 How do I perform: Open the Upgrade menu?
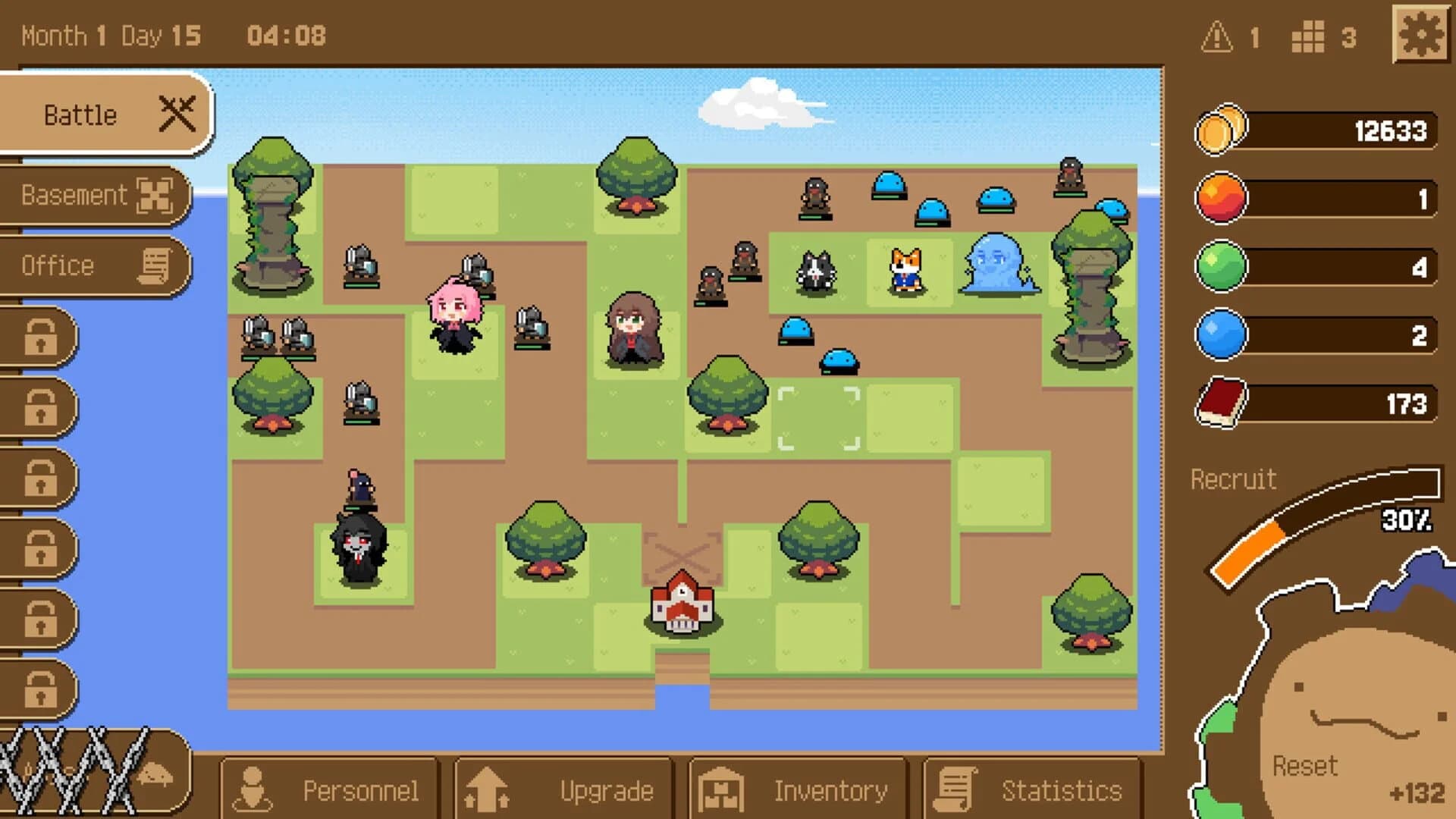coord(565,789)
